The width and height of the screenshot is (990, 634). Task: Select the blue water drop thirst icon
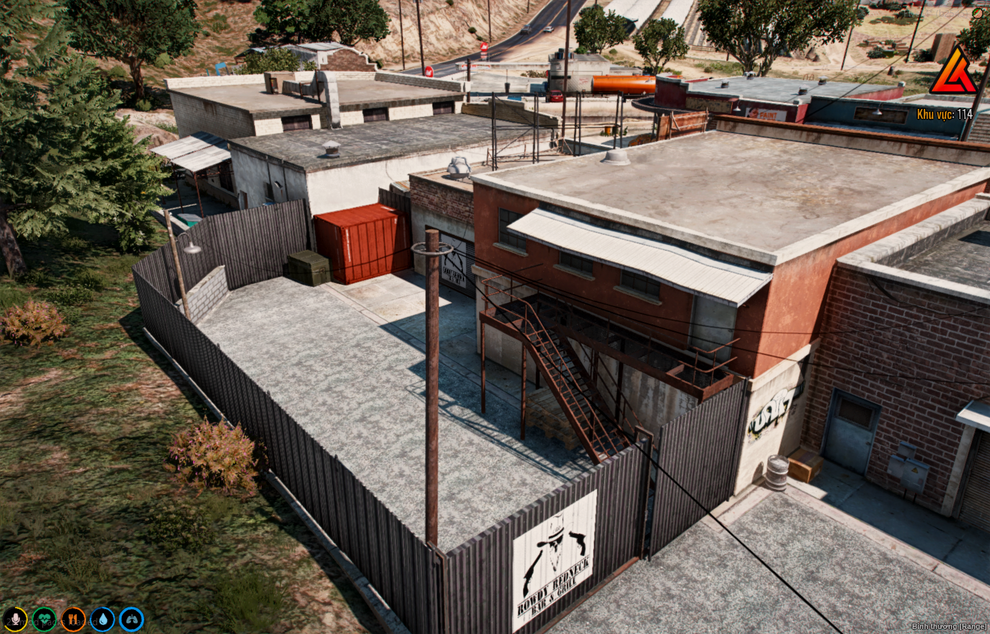(x=102, y=619)
